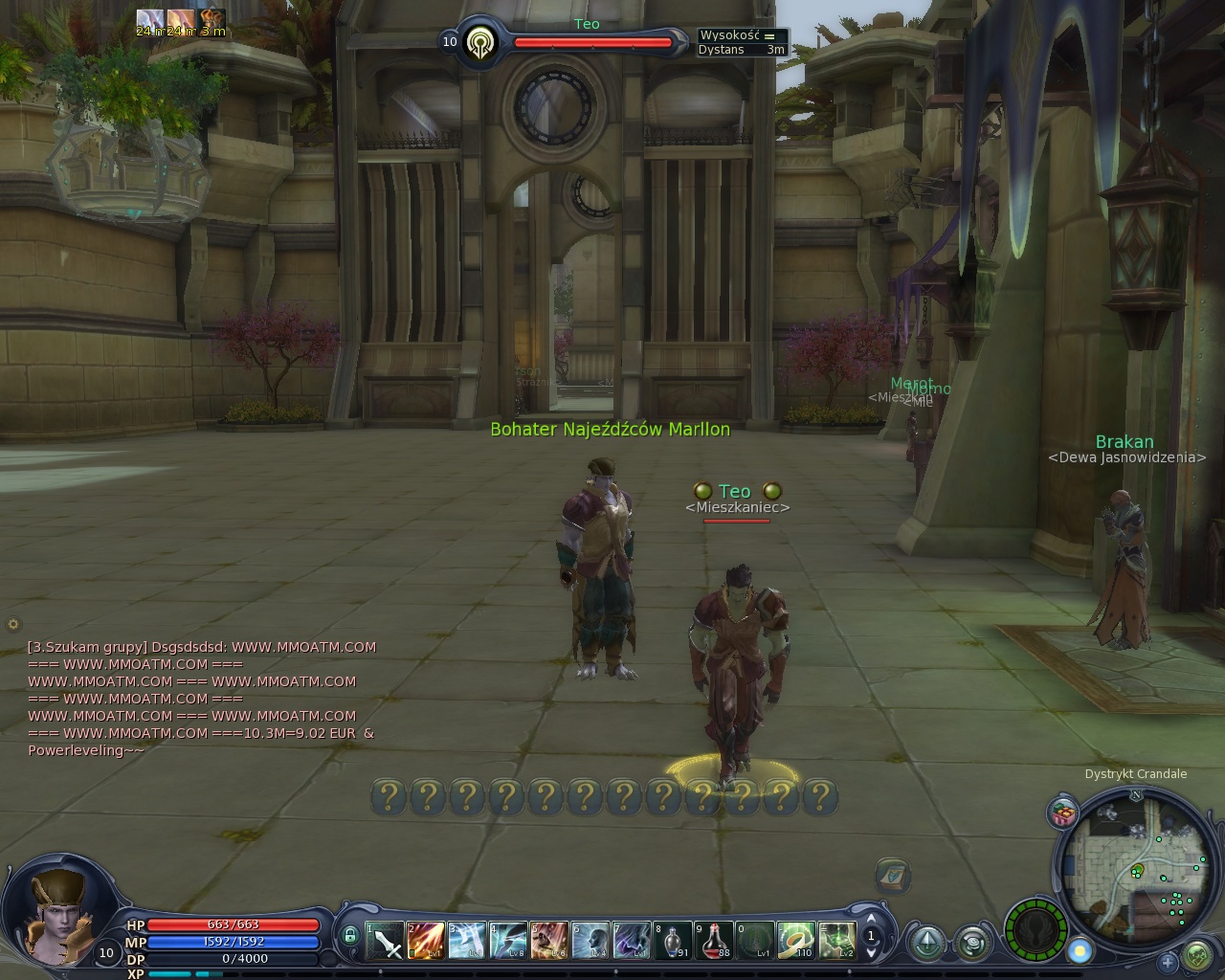
Task: Click the green upward arrow round button
Action: pyautogui.click(x=927, y=944)
